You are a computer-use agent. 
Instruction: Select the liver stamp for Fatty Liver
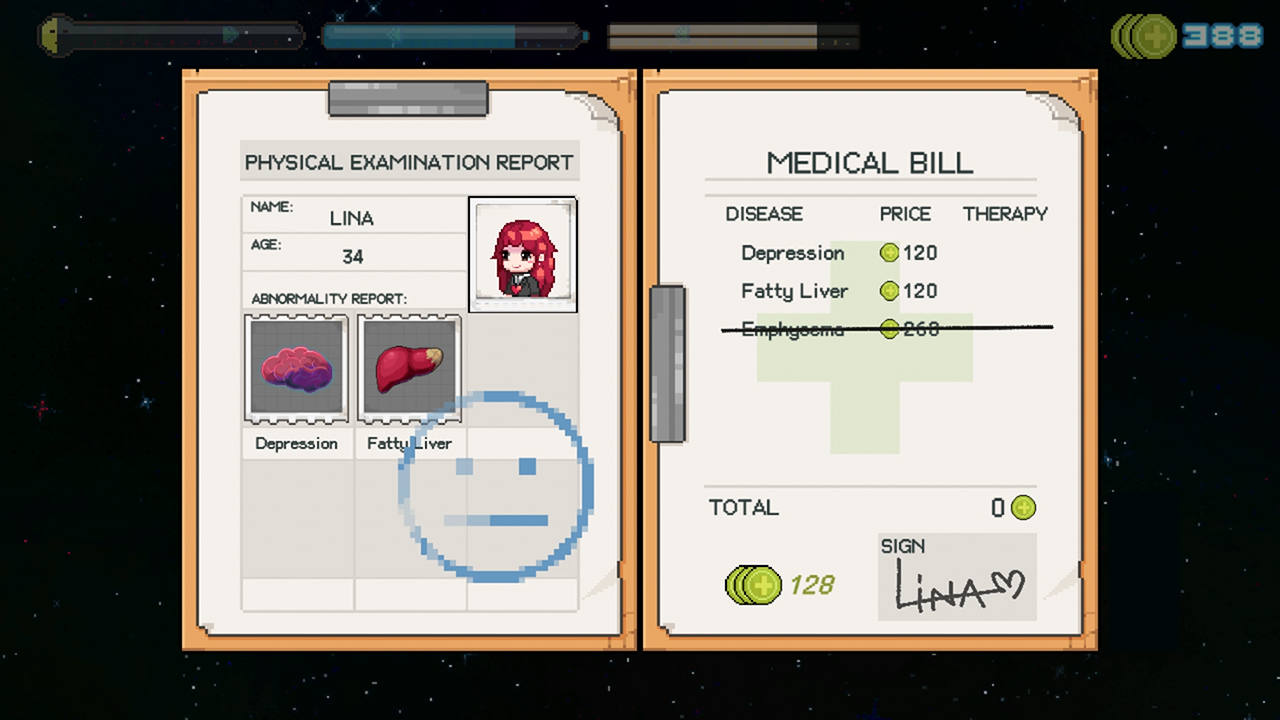(408, 368)
